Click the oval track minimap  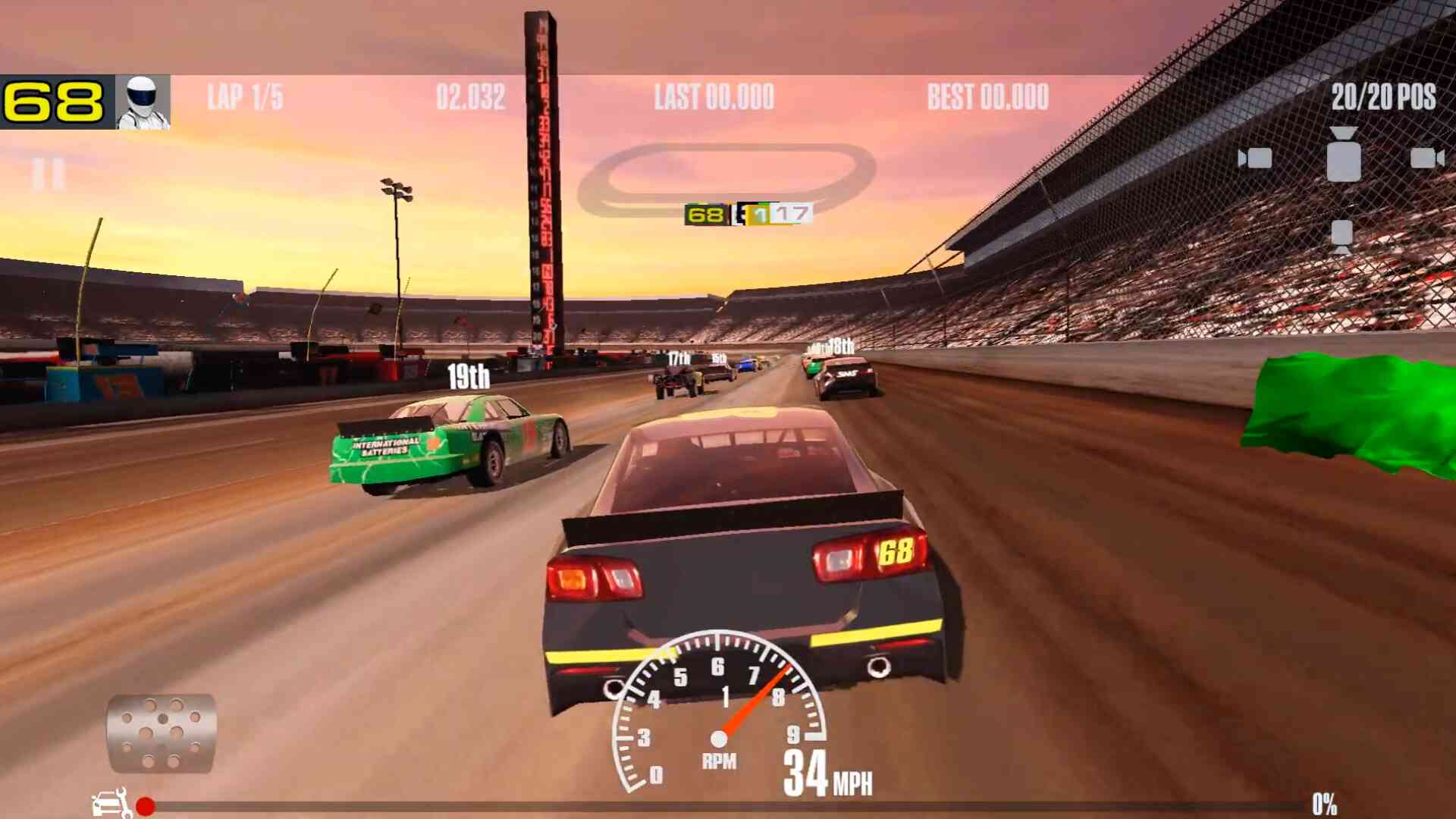pos(726,178)
